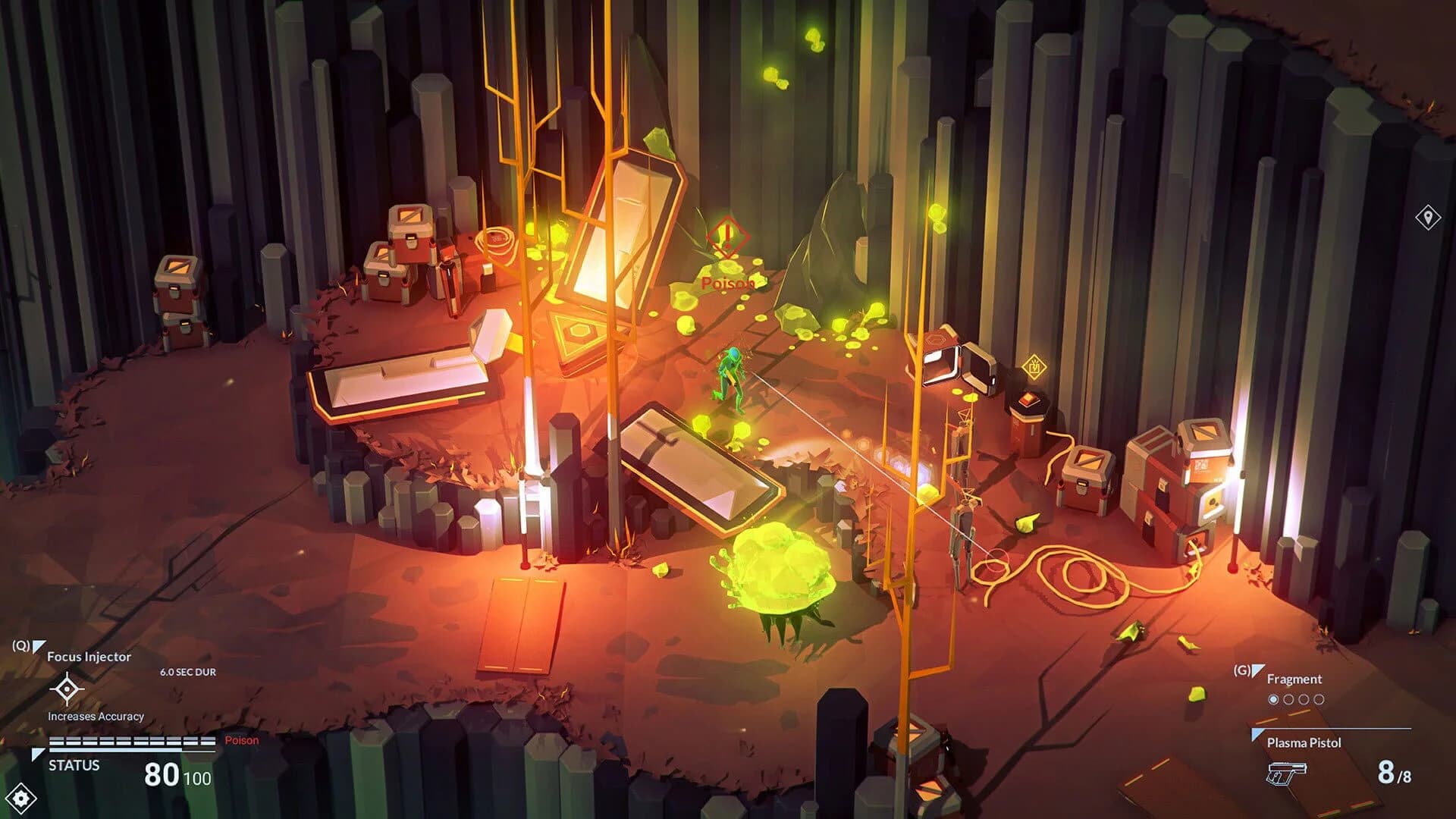Image resolution: width=1456 pixels, height=819 pixels.
Task: Click the Fragment label text
Action: click(1294, 679)
